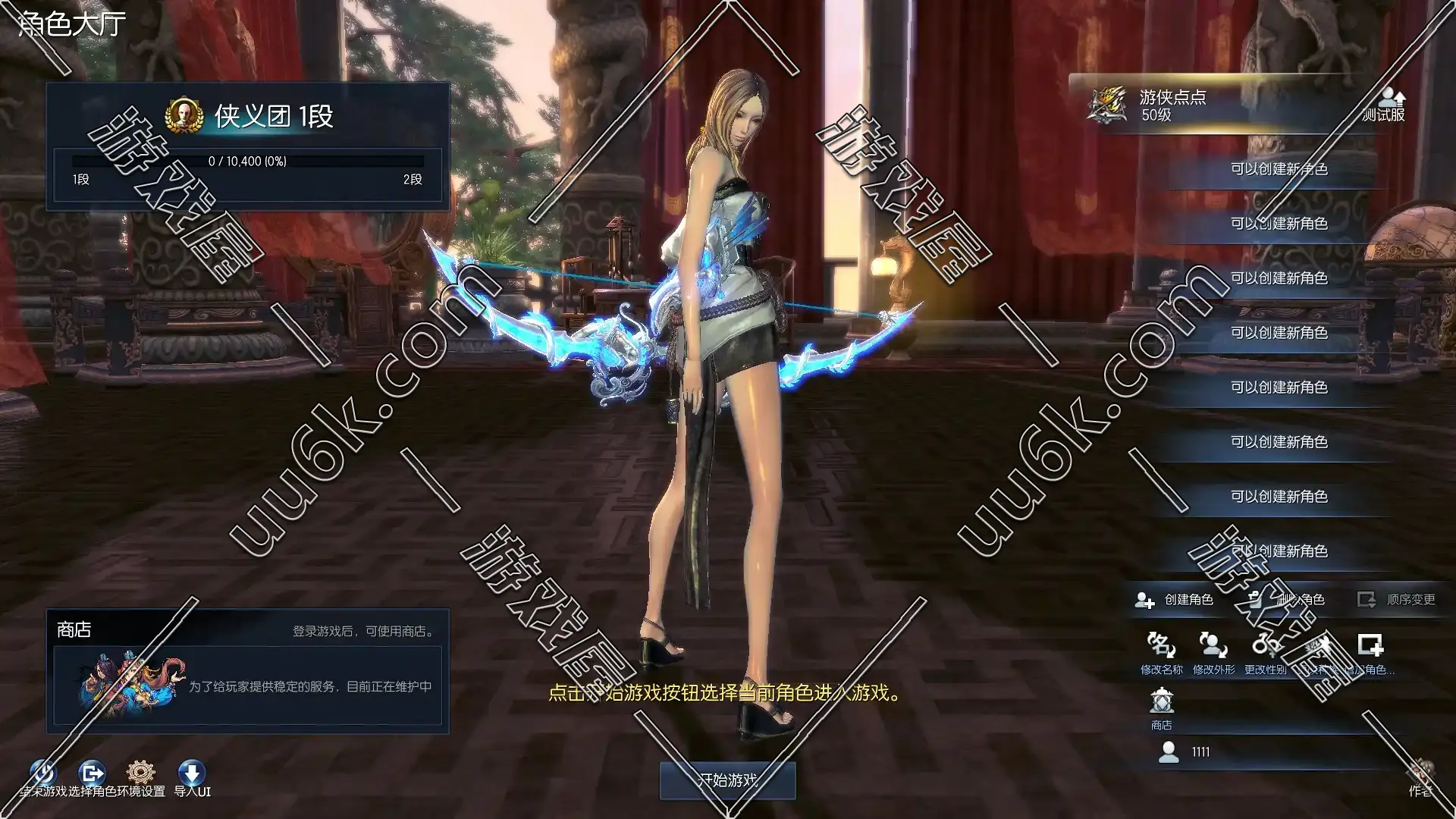The image size is (1456, 819).
Task: Start the game with 开始游戏 button
Action: pos(727,780)
